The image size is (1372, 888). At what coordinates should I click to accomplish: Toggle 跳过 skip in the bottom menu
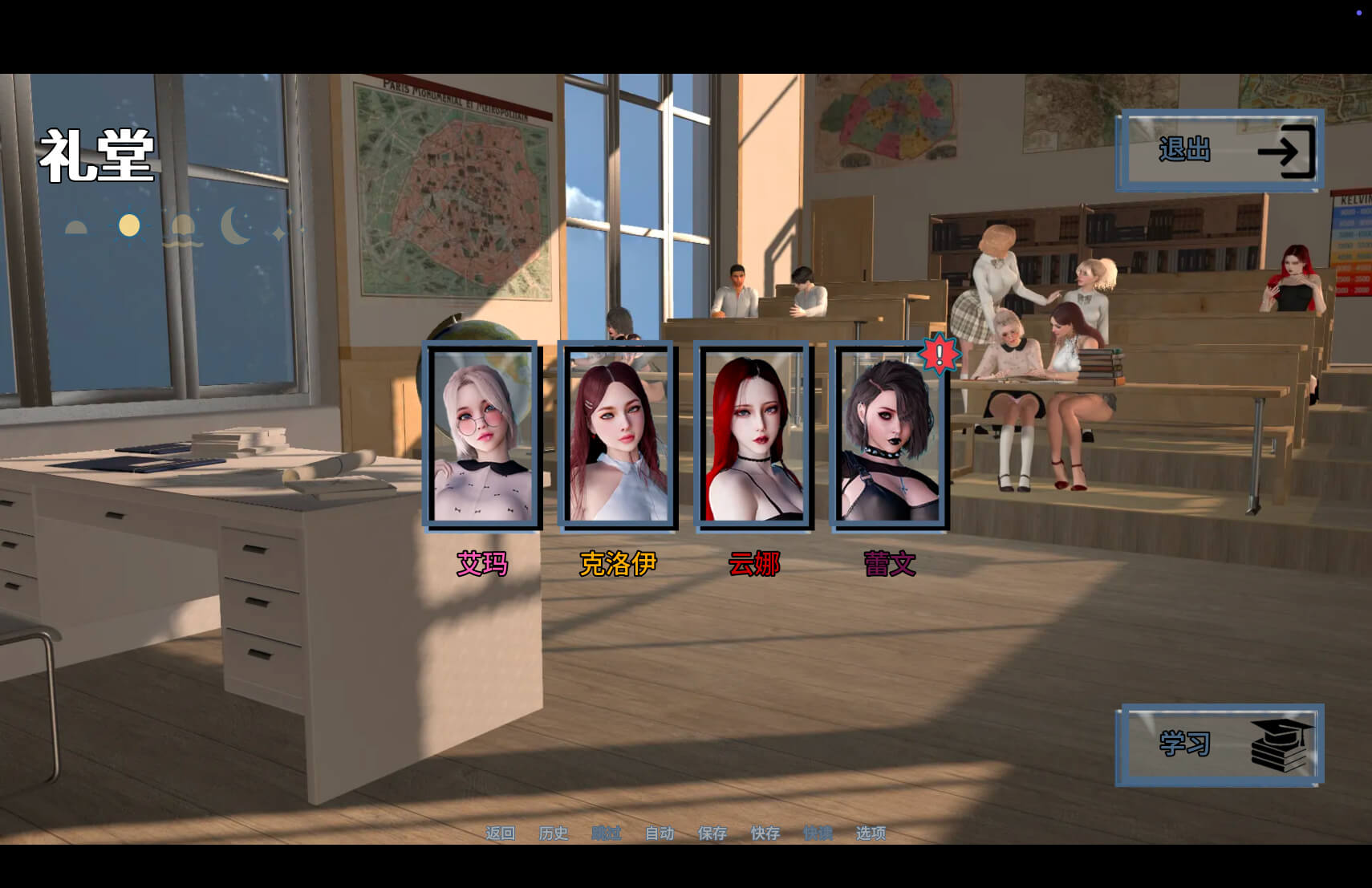[606, 833]
